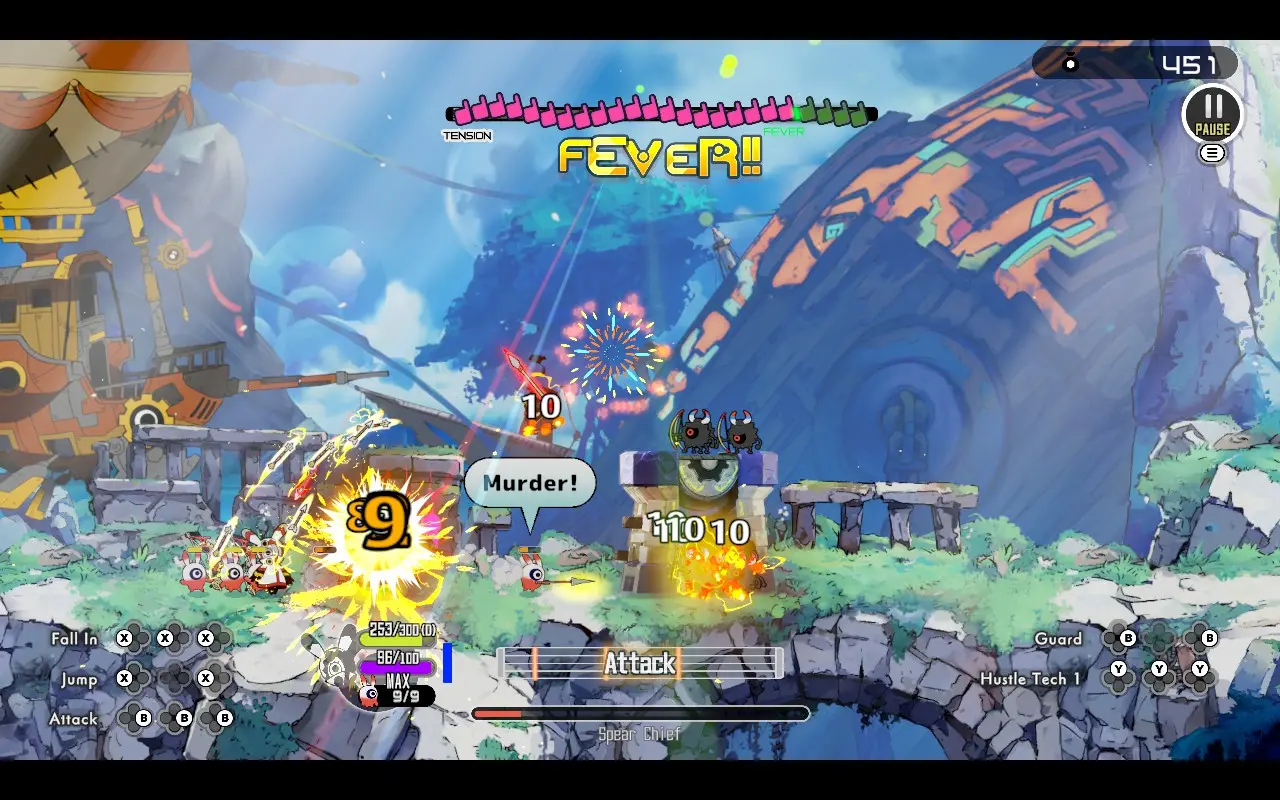Click the Murder! speech bubble
The image size is (1280, 800).
(529, 483)
